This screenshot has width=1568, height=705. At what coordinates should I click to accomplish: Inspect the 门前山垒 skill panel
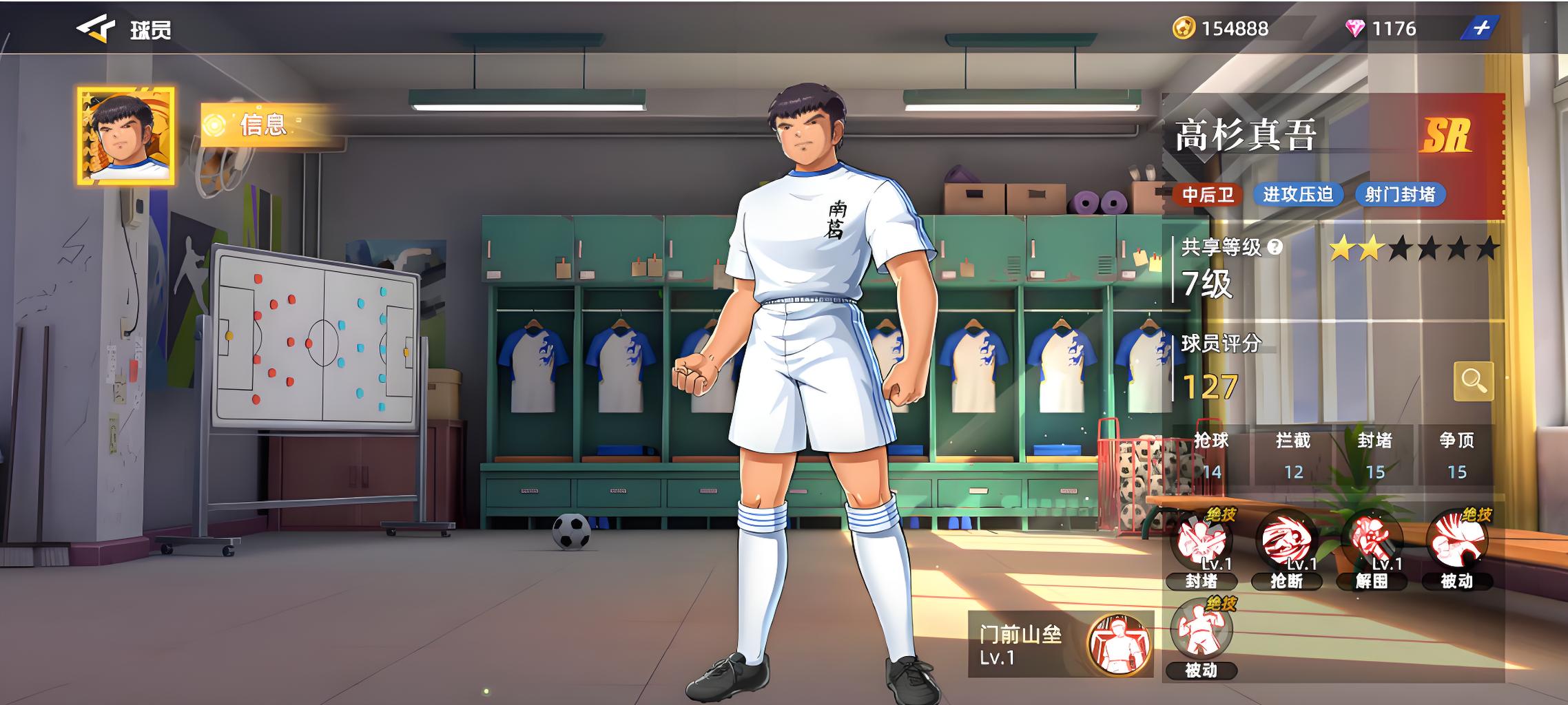(1060, 644)
